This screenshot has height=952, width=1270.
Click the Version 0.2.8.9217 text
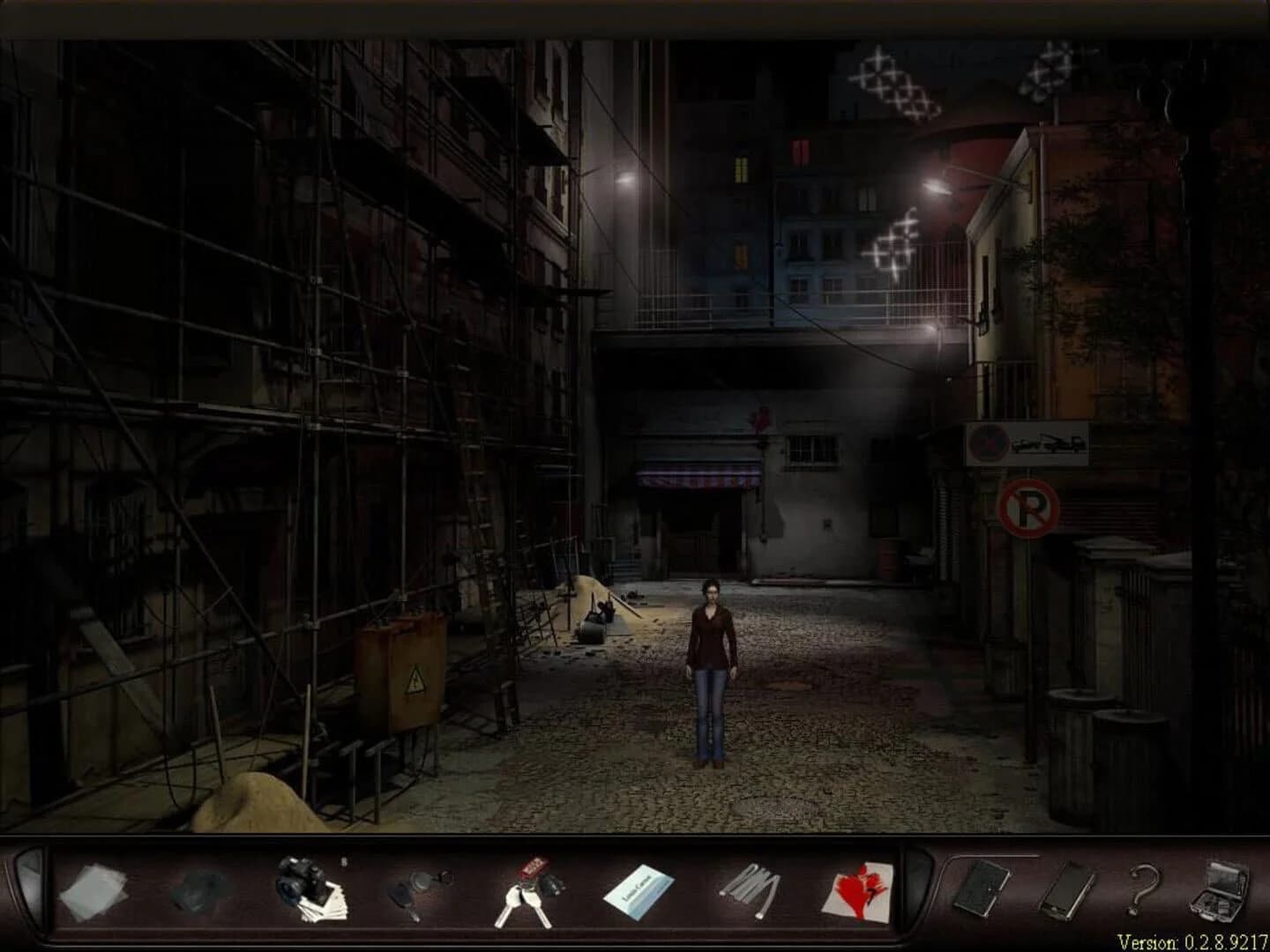[1194, 941]
